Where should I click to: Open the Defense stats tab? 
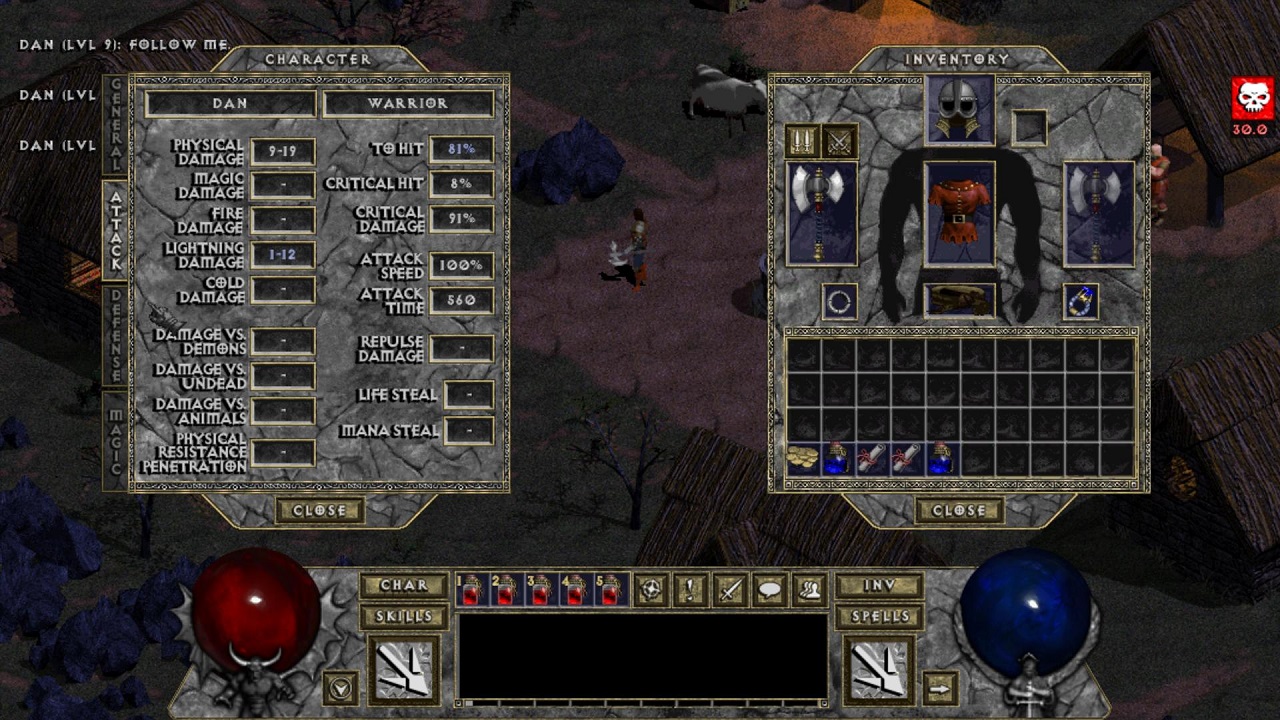click(x=115, y=335)
